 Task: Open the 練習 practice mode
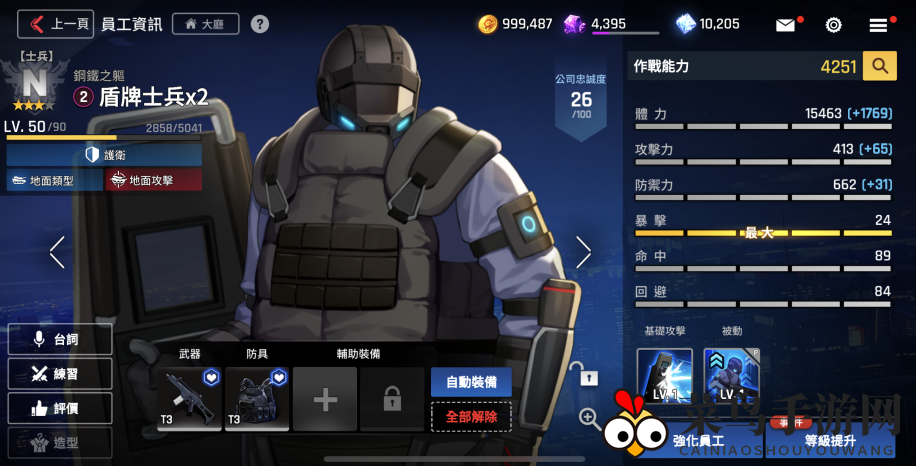pos(59,374)
